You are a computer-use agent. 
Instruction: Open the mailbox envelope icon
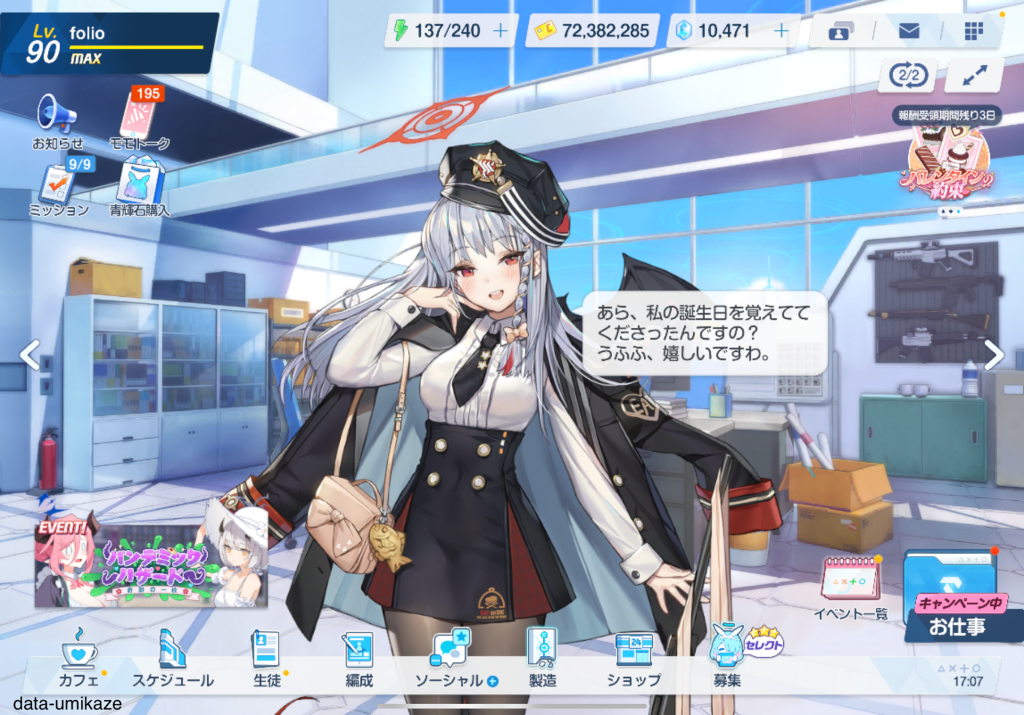pos(908,31)
